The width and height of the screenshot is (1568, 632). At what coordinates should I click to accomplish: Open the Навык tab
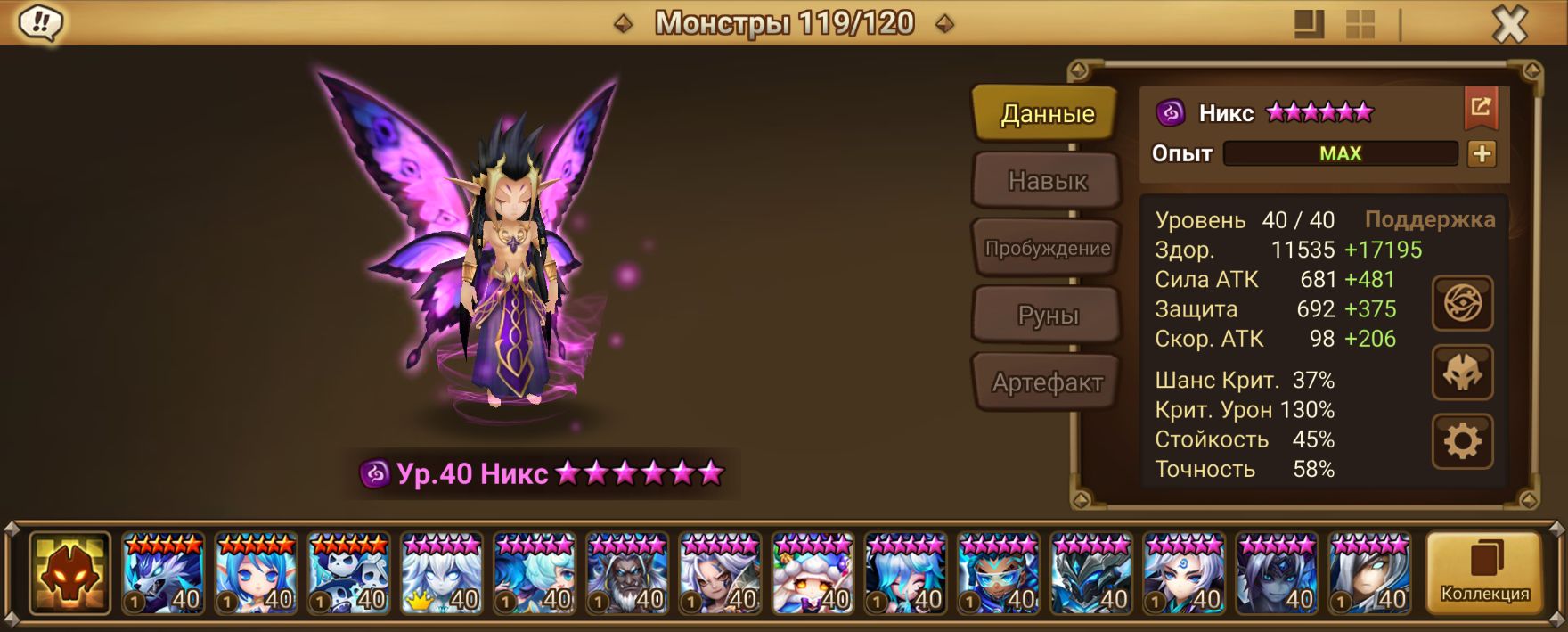[1046, 181]
